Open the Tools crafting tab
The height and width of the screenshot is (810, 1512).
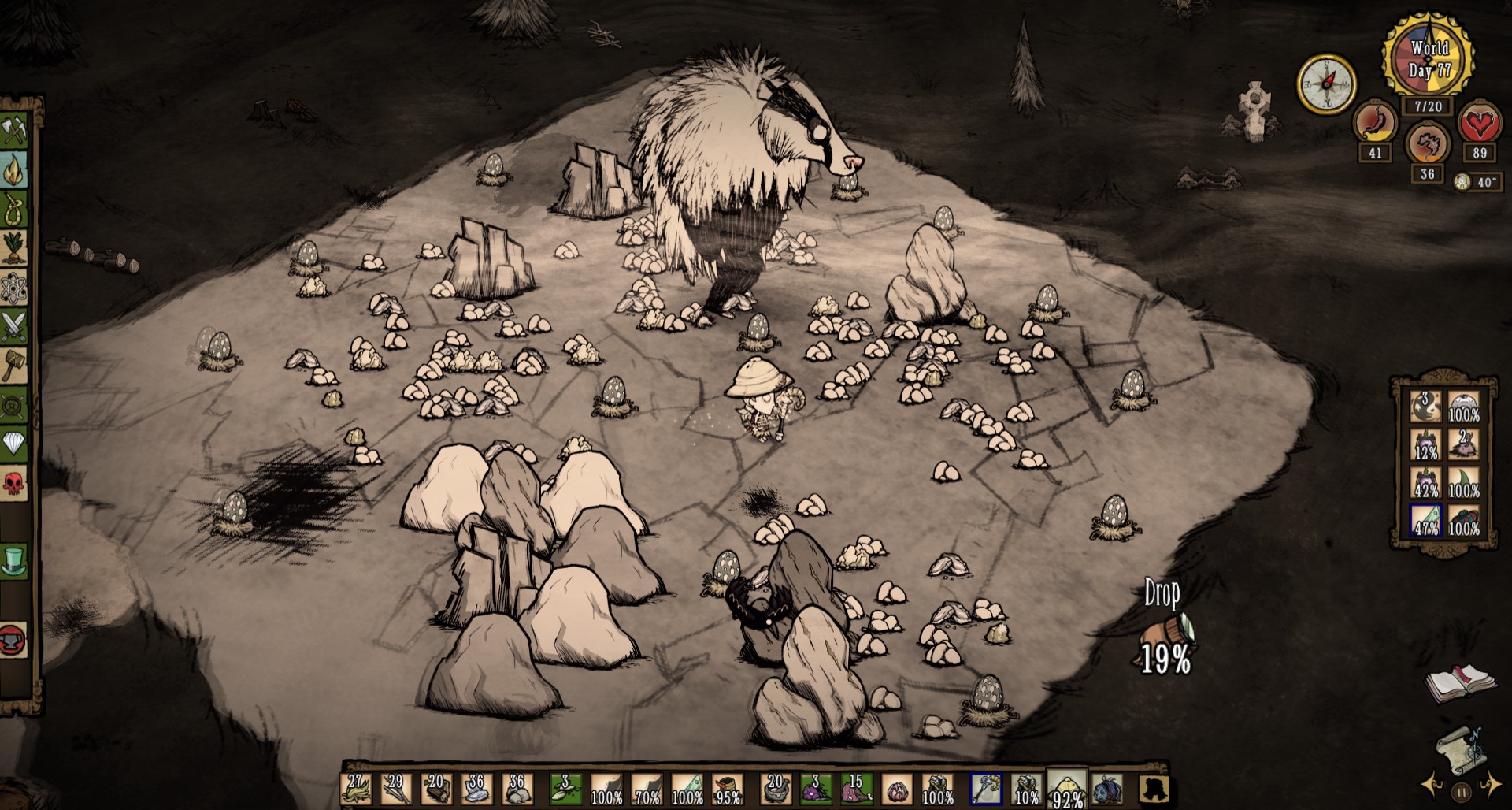point(14,129)
